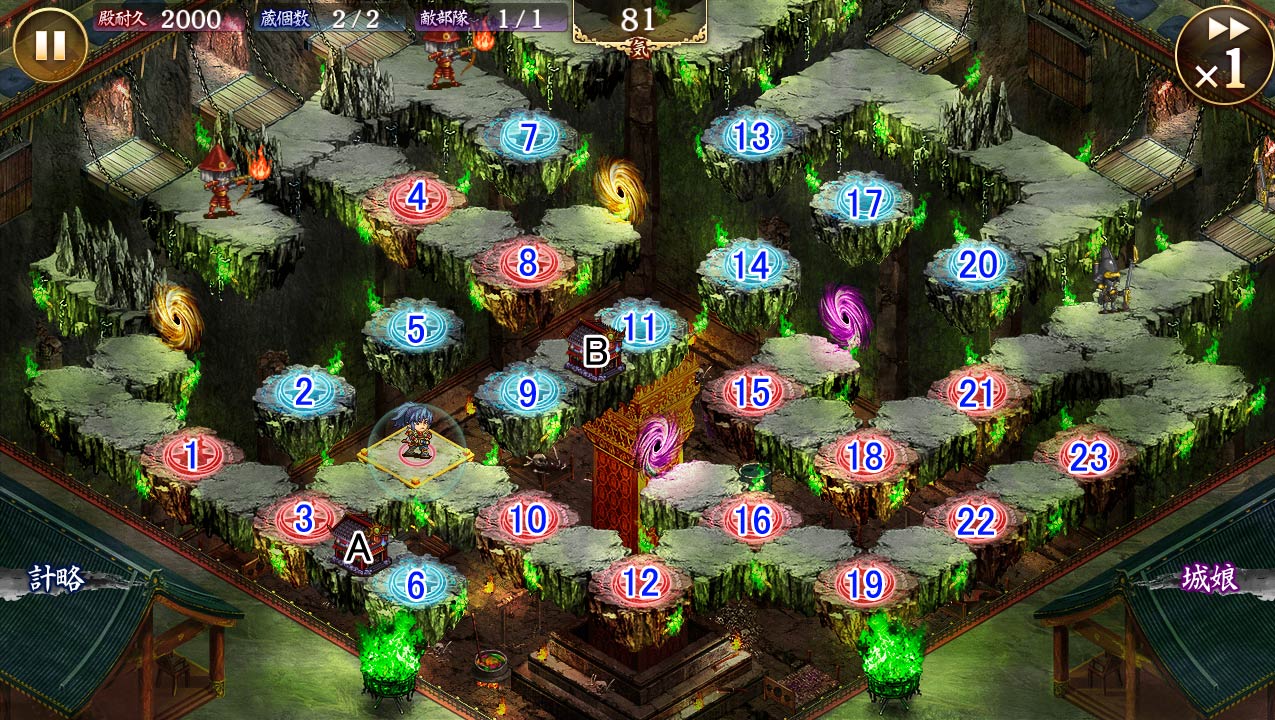Pick red deployment tile 18
This screenshot has width=1275, height=720.
865,456
